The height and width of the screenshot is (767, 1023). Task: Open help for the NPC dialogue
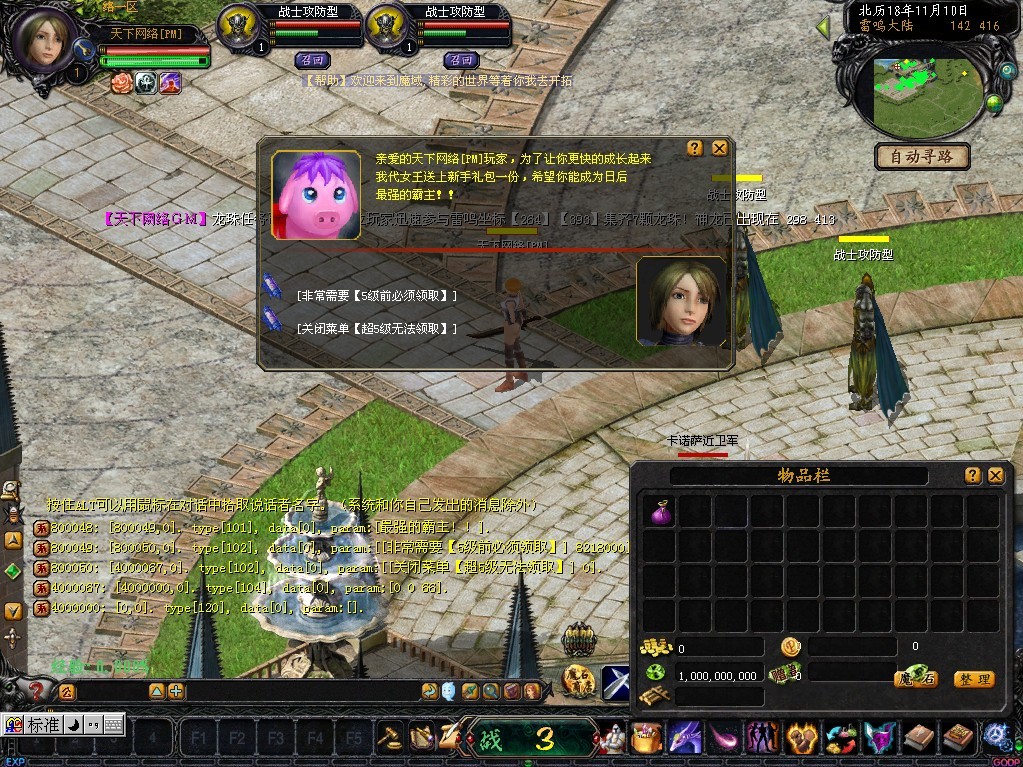(695, 148)
